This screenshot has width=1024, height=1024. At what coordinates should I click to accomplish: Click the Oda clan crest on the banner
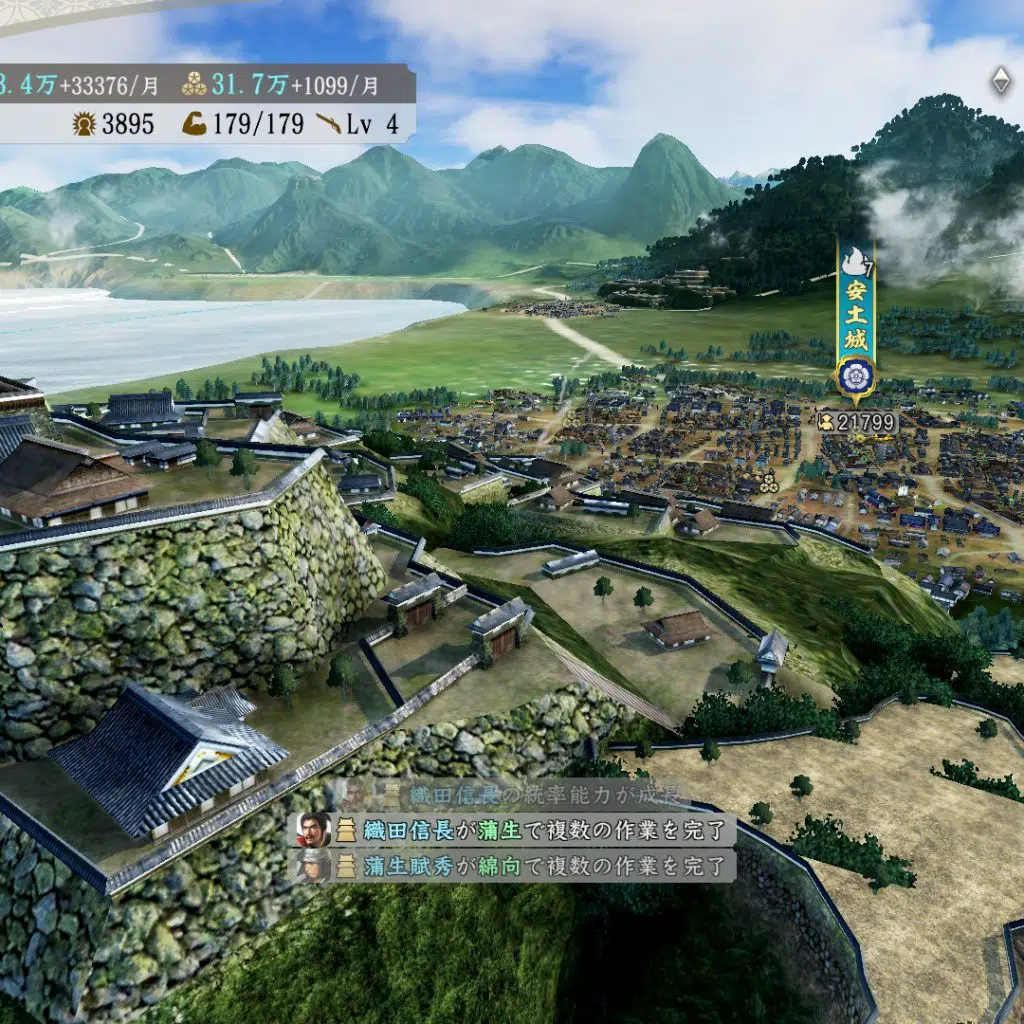click(857, 377)
